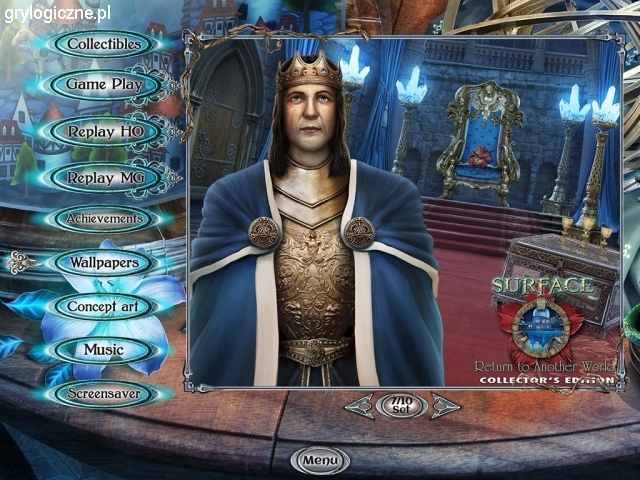Open the Concept art gallery
This screenshot has height=480, width=640.
(x=104, y=306)
